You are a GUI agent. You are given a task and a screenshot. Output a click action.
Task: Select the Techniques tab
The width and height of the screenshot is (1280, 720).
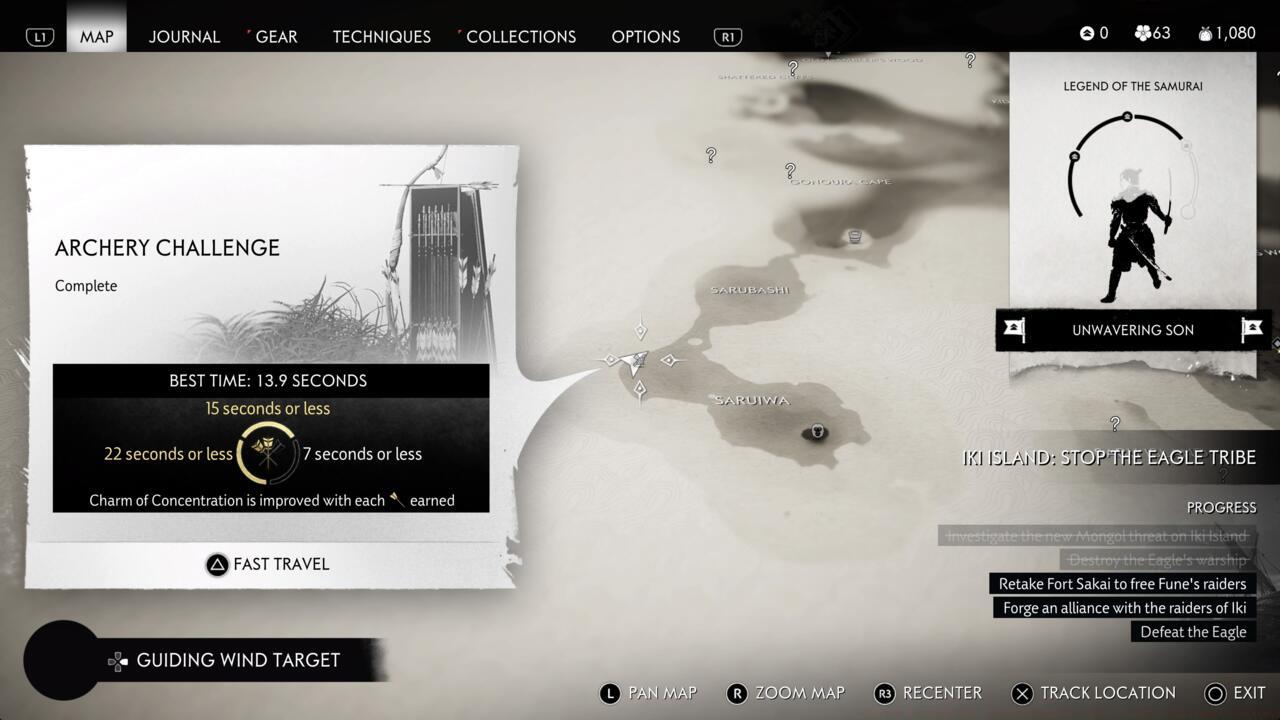point(381,36)
